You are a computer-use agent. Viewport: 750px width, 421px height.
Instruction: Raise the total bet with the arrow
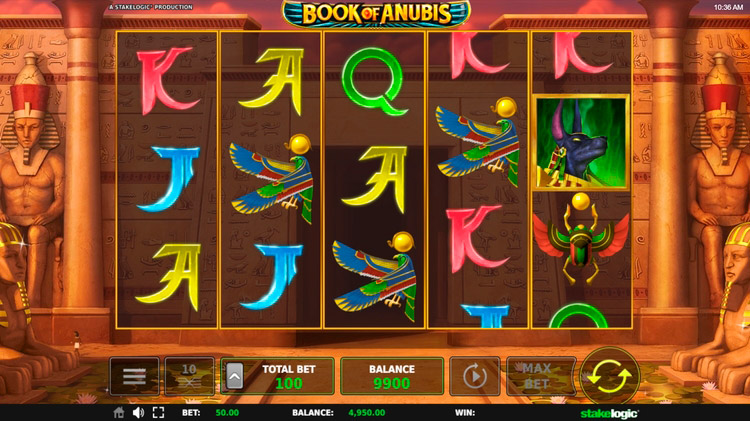[x=235, y=376]
